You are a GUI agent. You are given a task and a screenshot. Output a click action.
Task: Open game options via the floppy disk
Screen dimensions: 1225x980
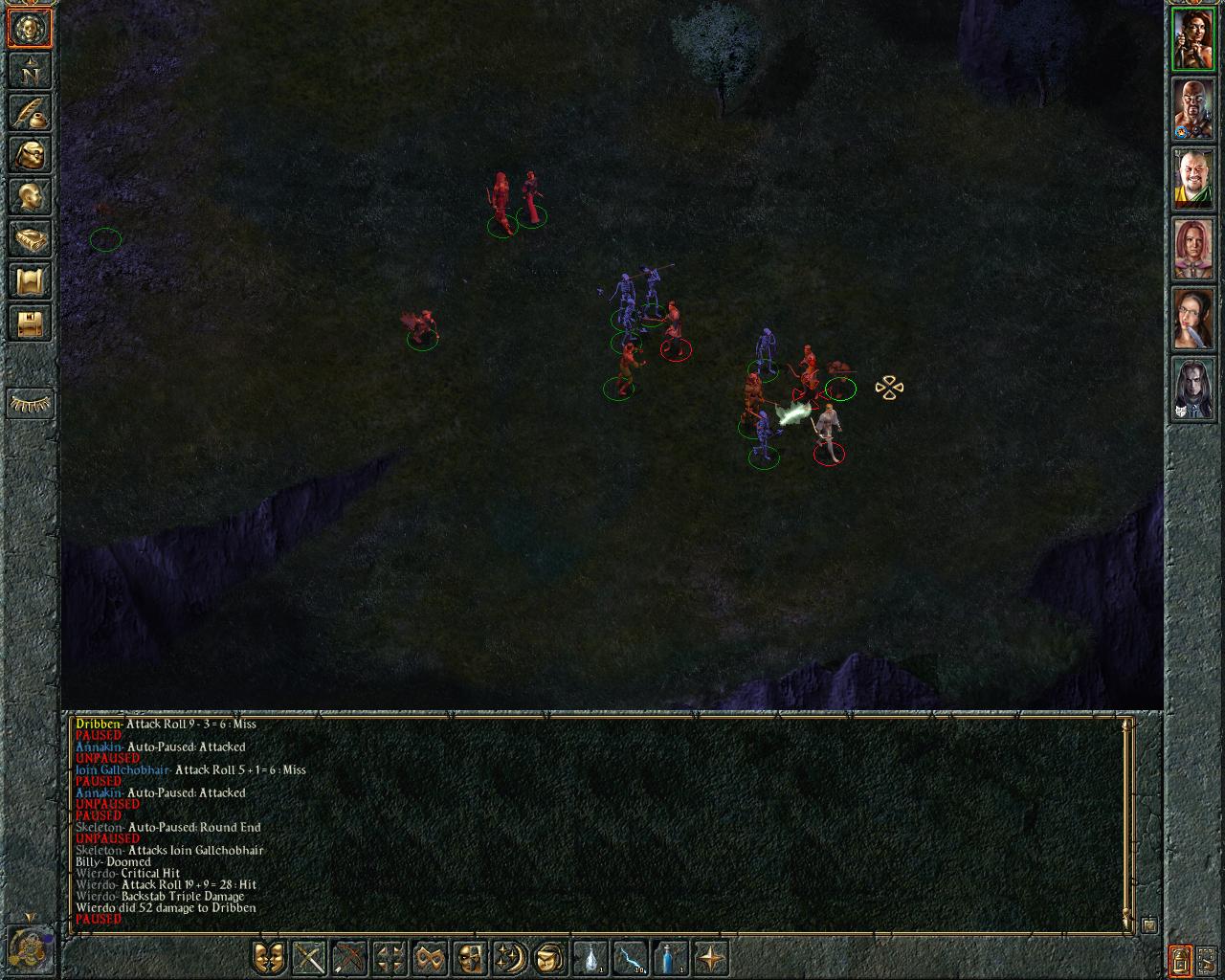[30, 323]
